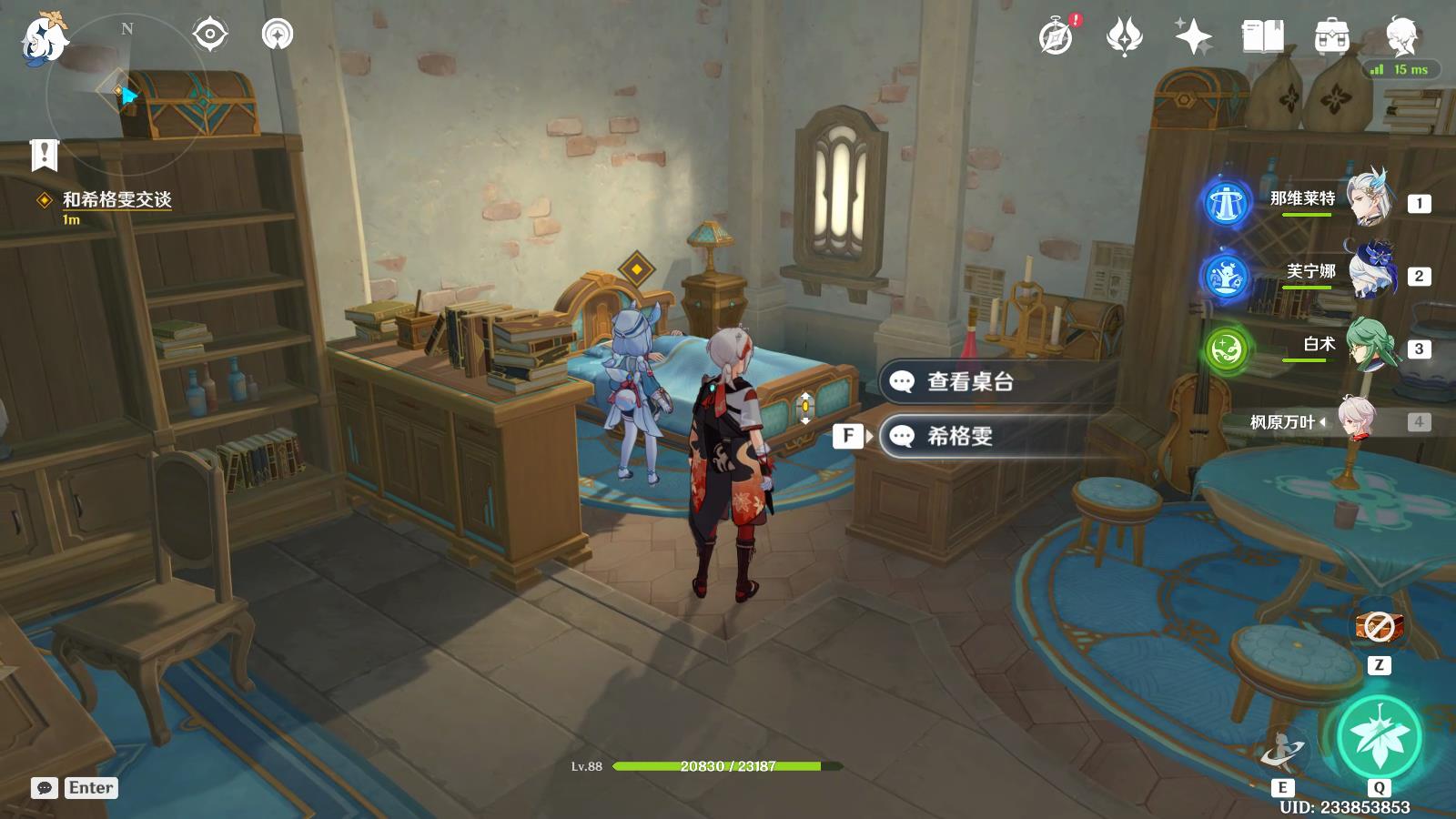Activate the elemental burst Q skill
This screenshot has height=819, width=1456.
tap(1380, 737)
